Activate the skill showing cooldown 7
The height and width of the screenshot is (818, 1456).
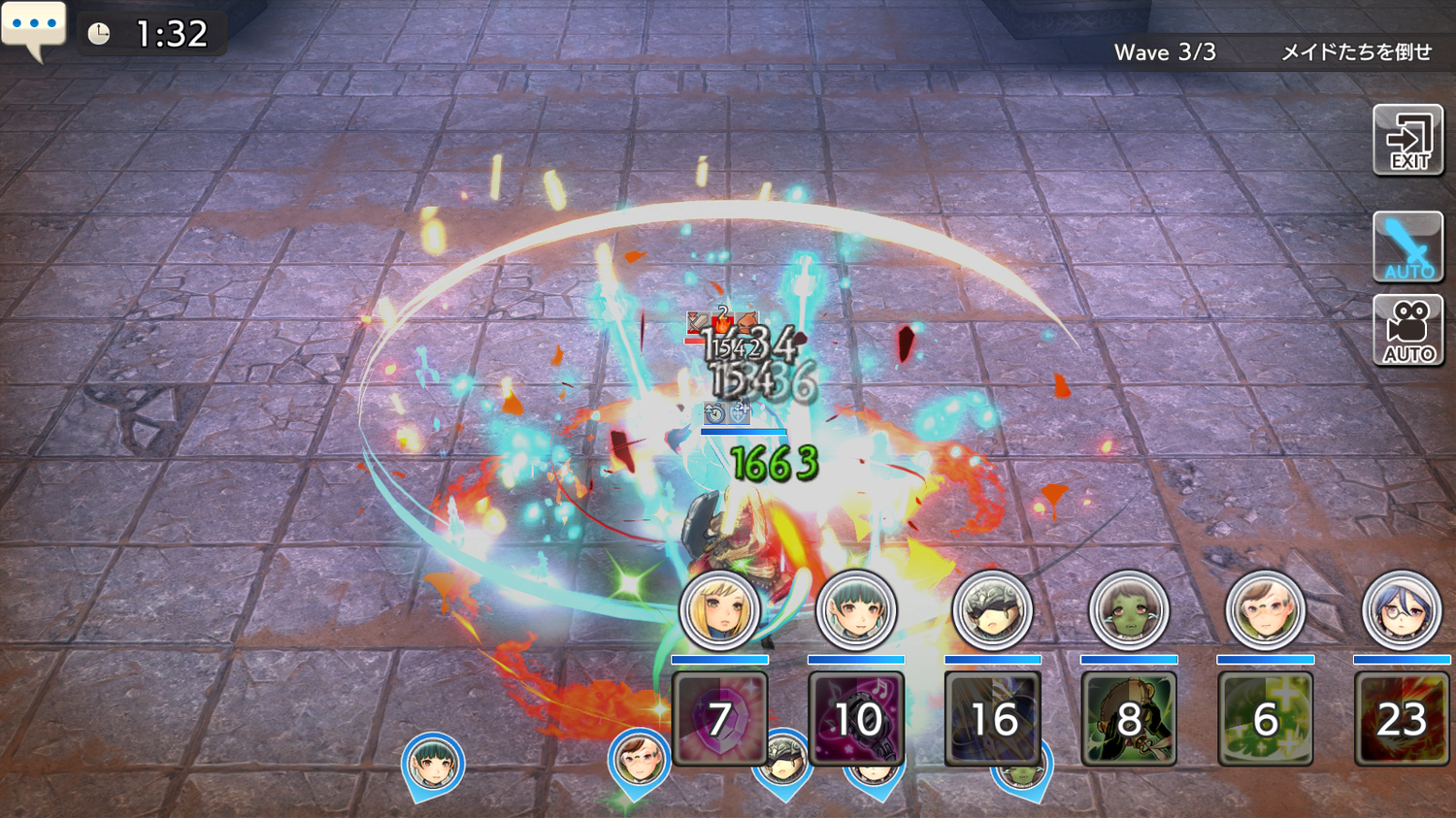pyautogui.click(x=719, y=719)
